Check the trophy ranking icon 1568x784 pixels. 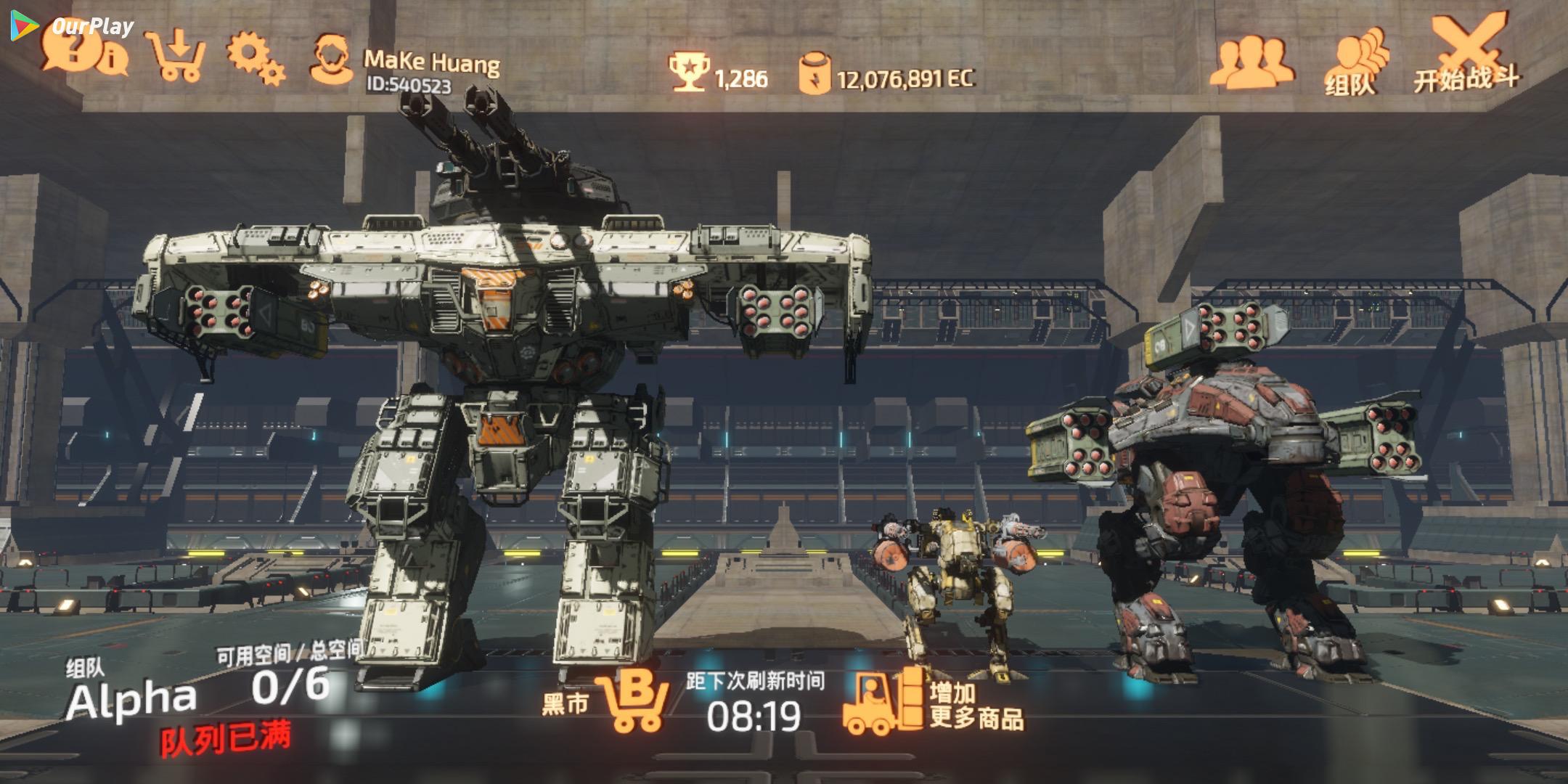click(687, 72)
